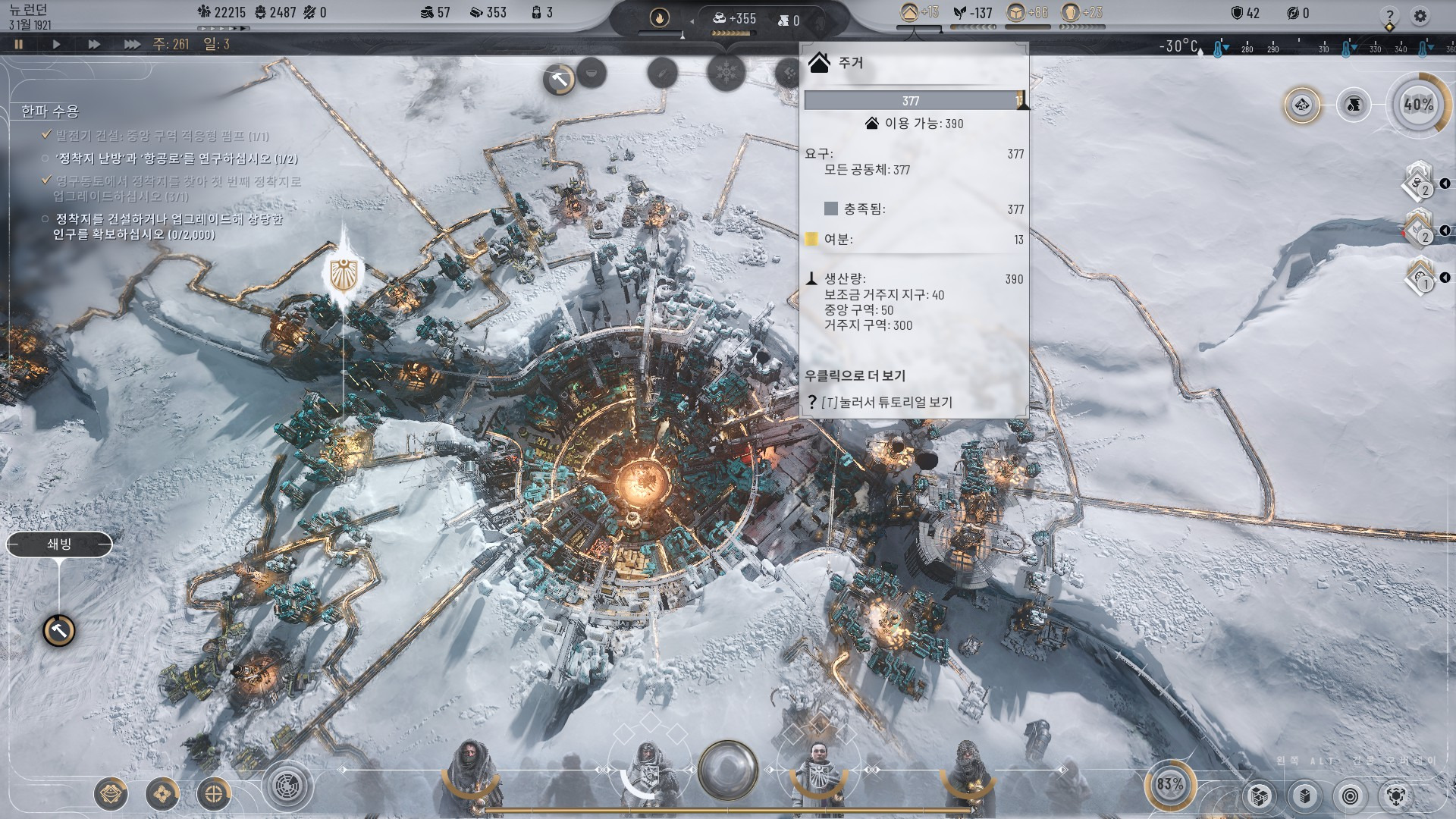
Task: Set game speed to normal play
Action: 56,45
